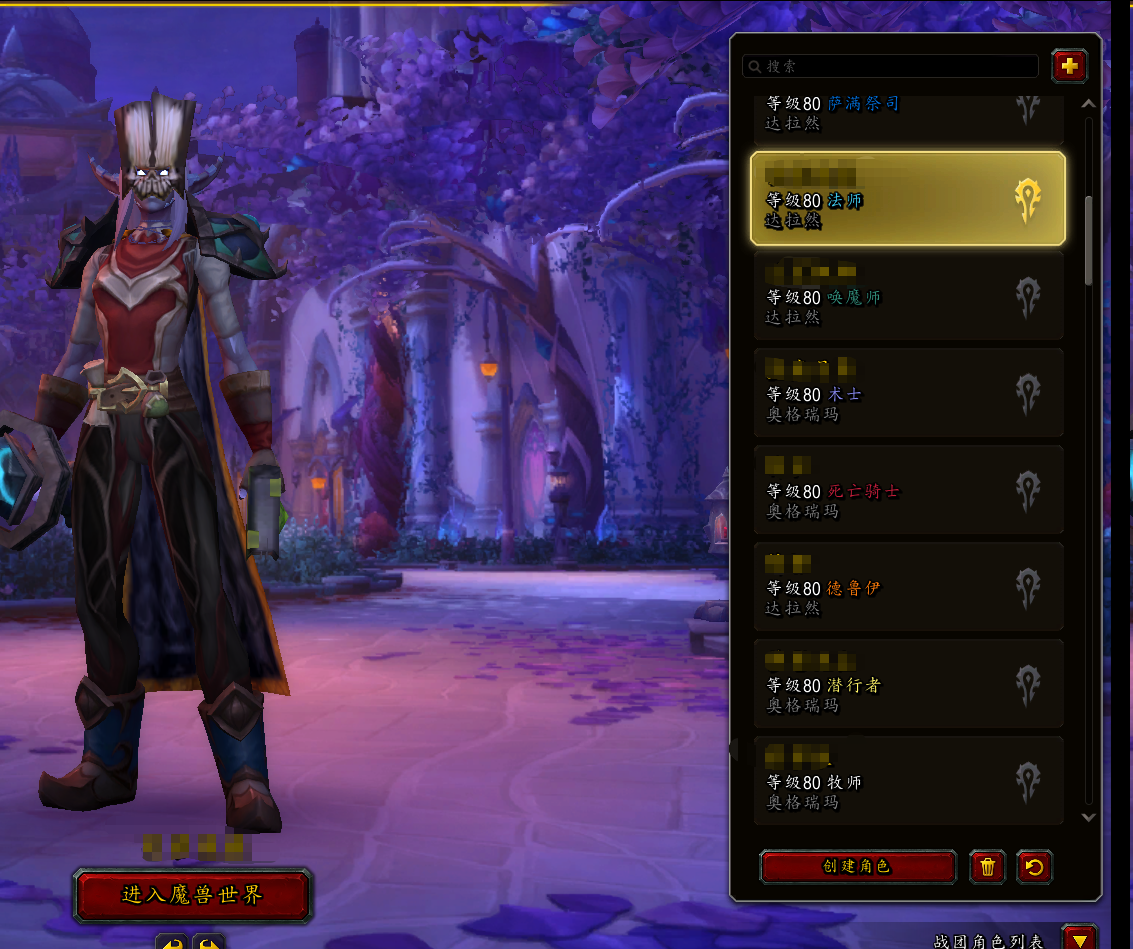The image size is (1133, 949).
Task: Enter World of Warcraft with 进入魔兽世界 button
Action: click(x=193, y=895)
